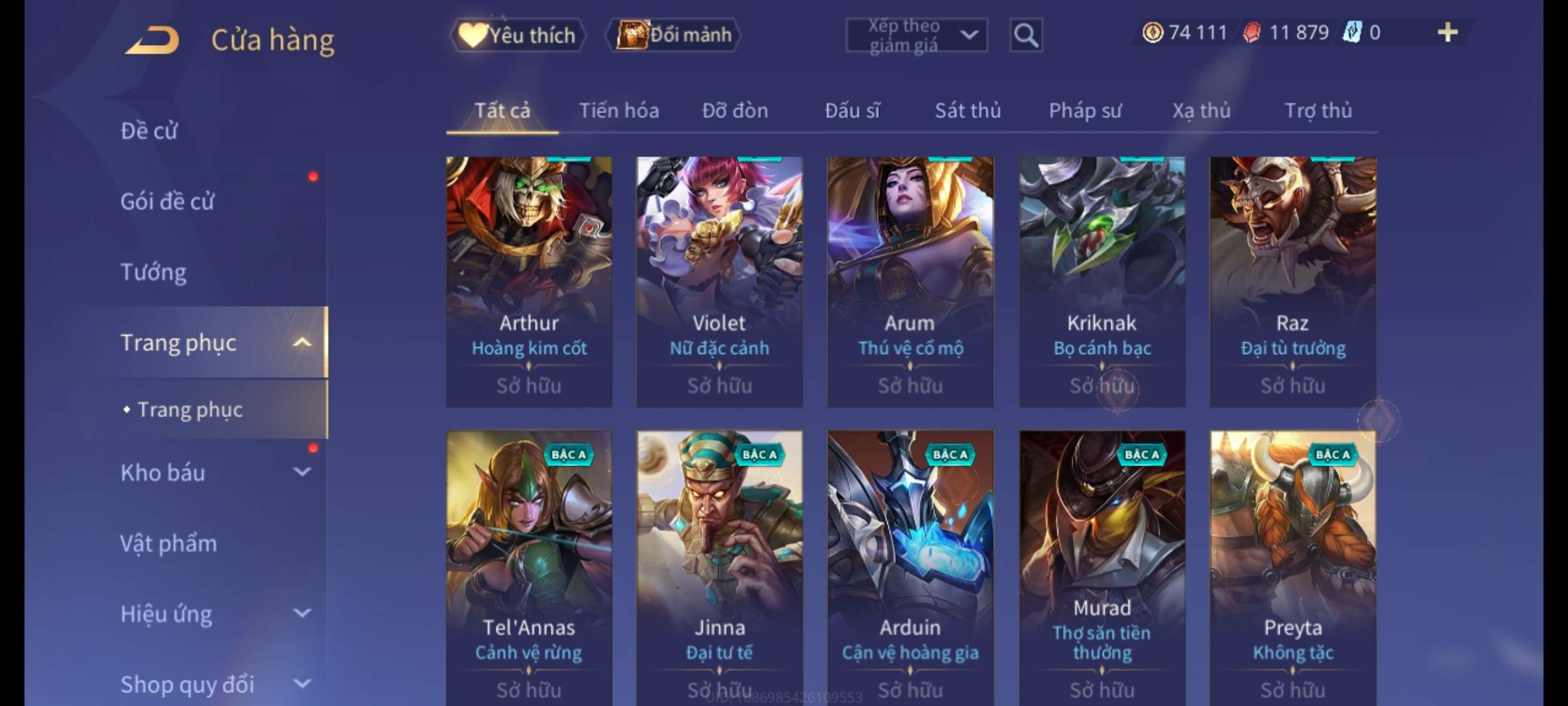This screenshot has width=1568, height=706.
Task: Open the Yêu thích favorites list
Action: 517,35
